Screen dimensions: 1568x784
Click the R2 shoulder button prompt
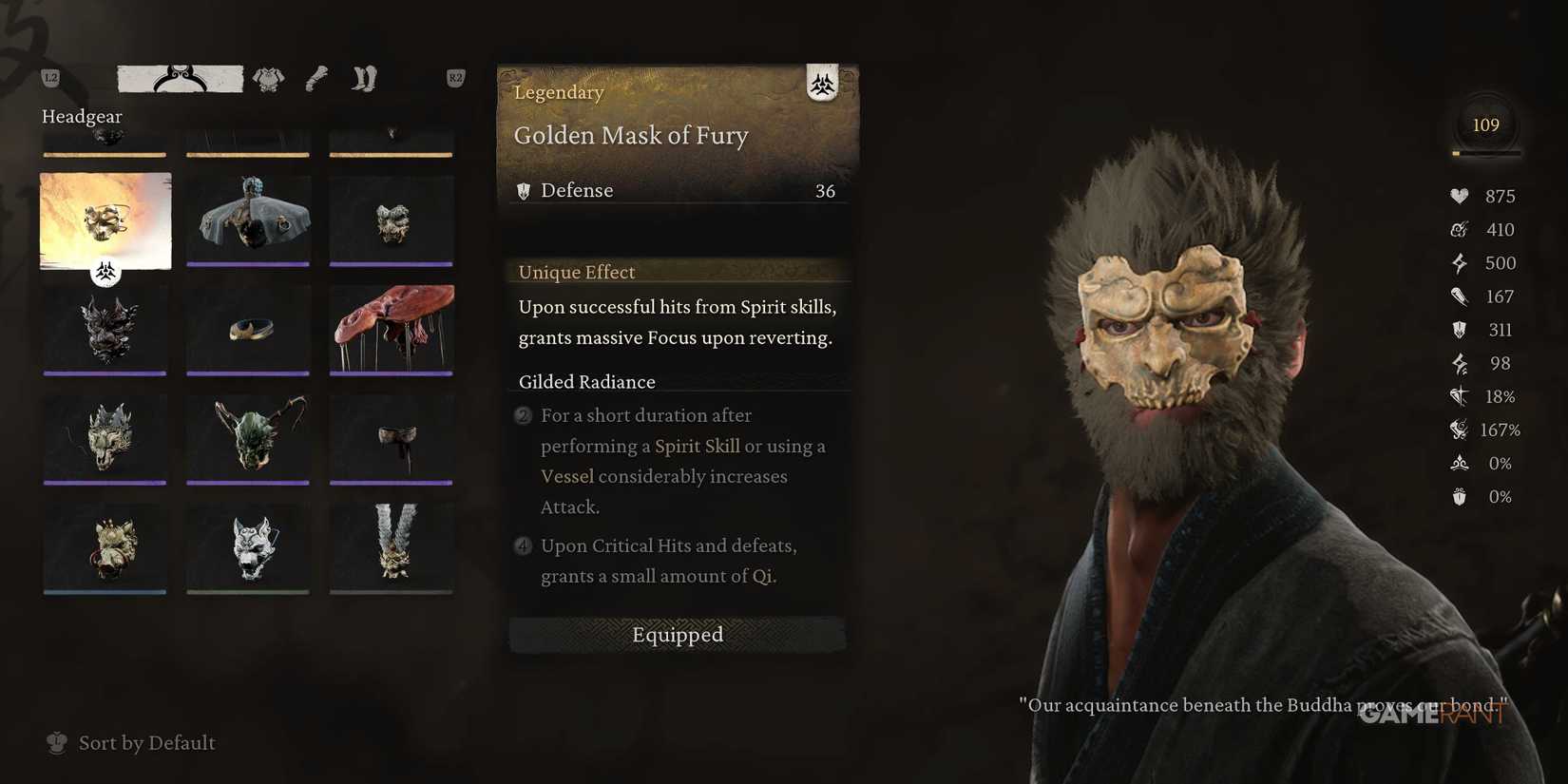(x=453, y=79)
